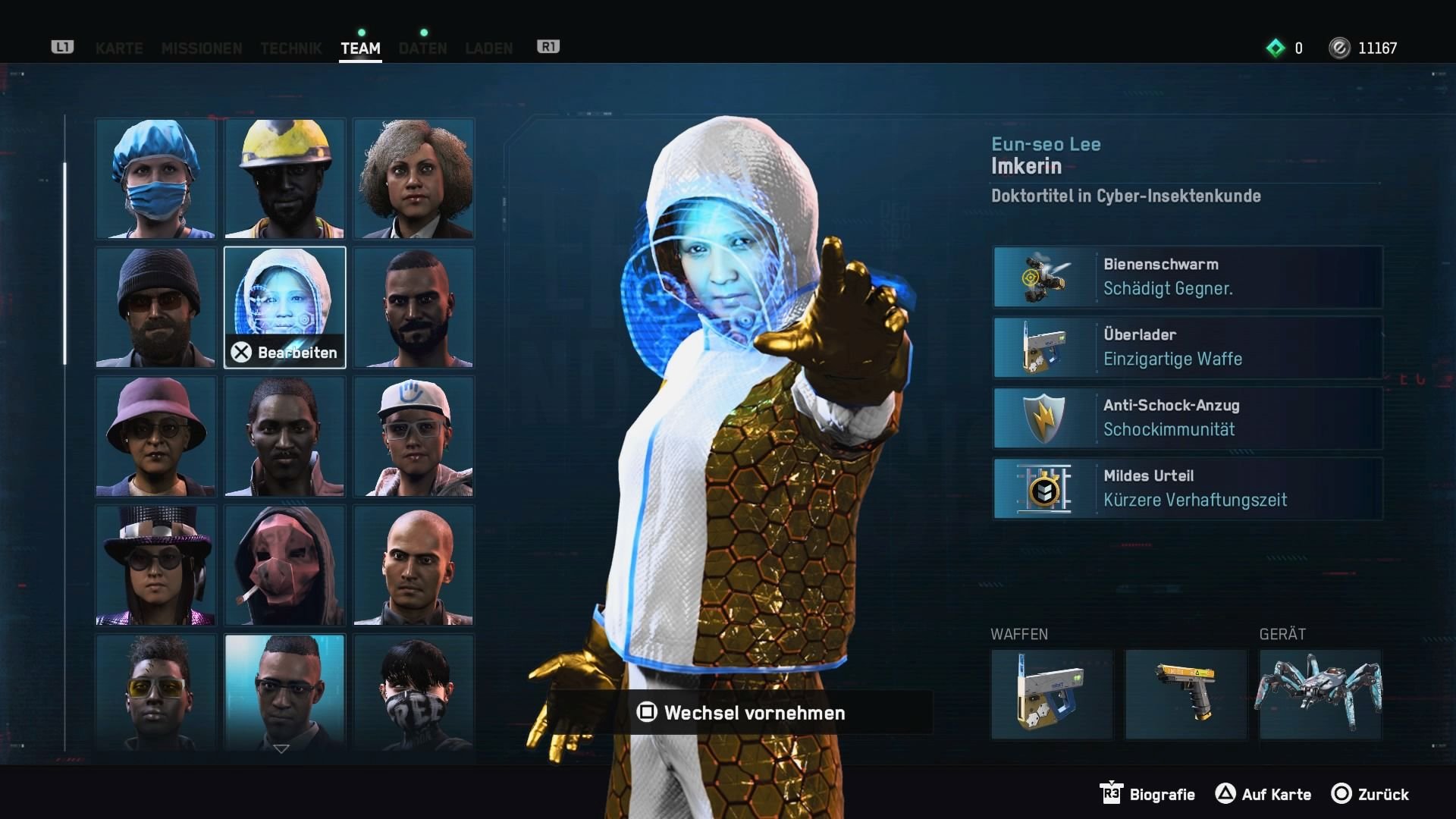Screen dimensions: 1456x819
Task: Select the first weapon icon under WAFFEN
Action: [1052, 694]
